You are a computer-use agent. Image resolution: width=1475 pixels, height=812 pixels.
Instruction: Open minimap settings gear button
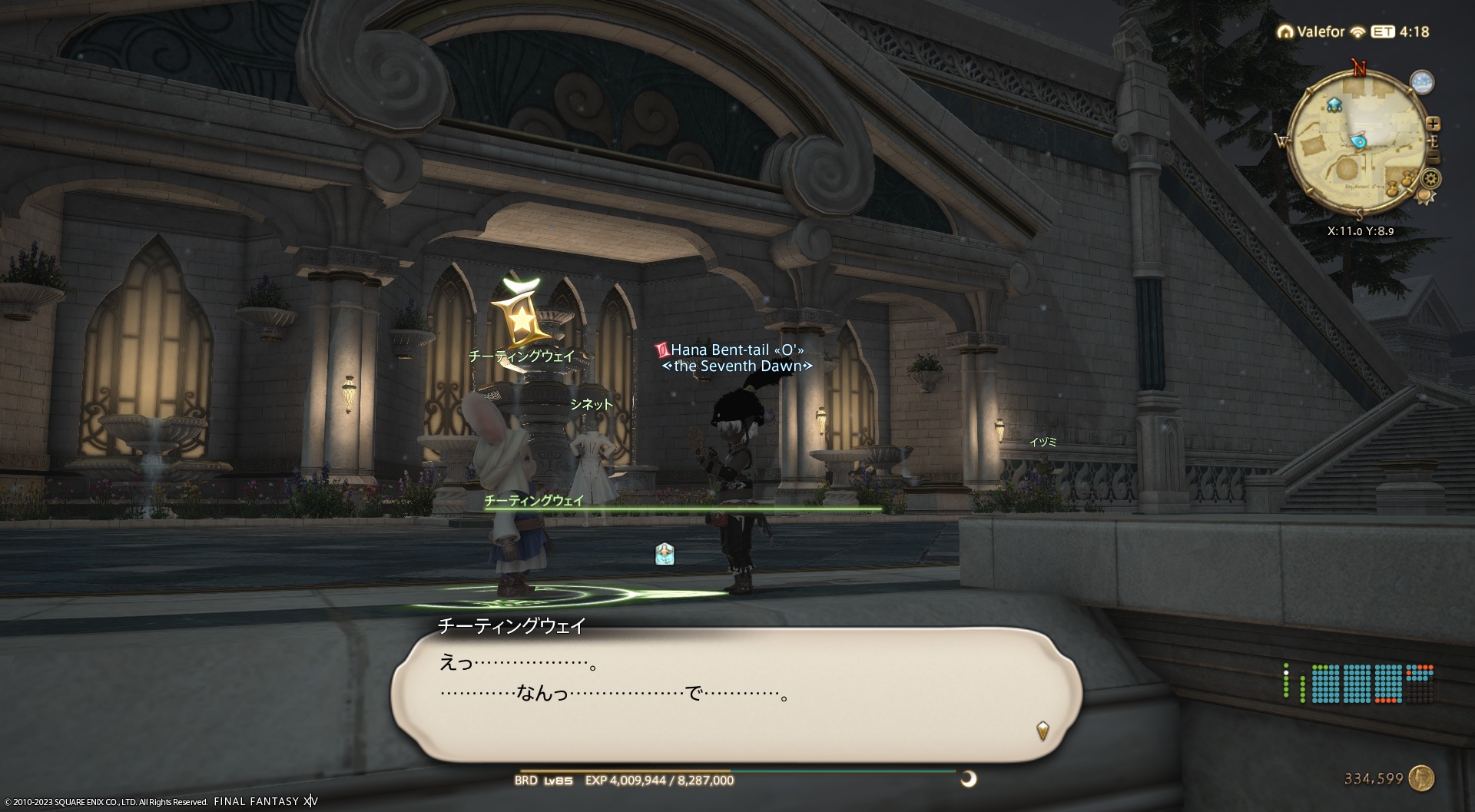point(1430,179)
